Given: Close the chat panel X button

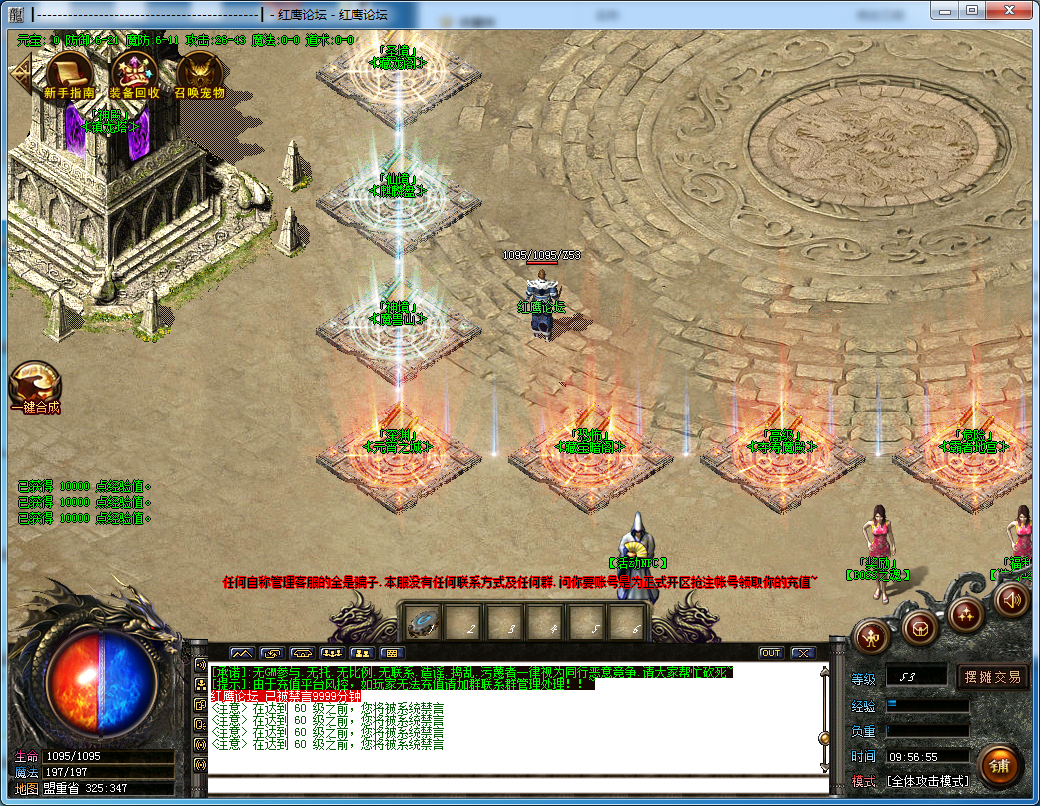Looking at the screenshot, I should pyautogui.click(x=803, y=653).
